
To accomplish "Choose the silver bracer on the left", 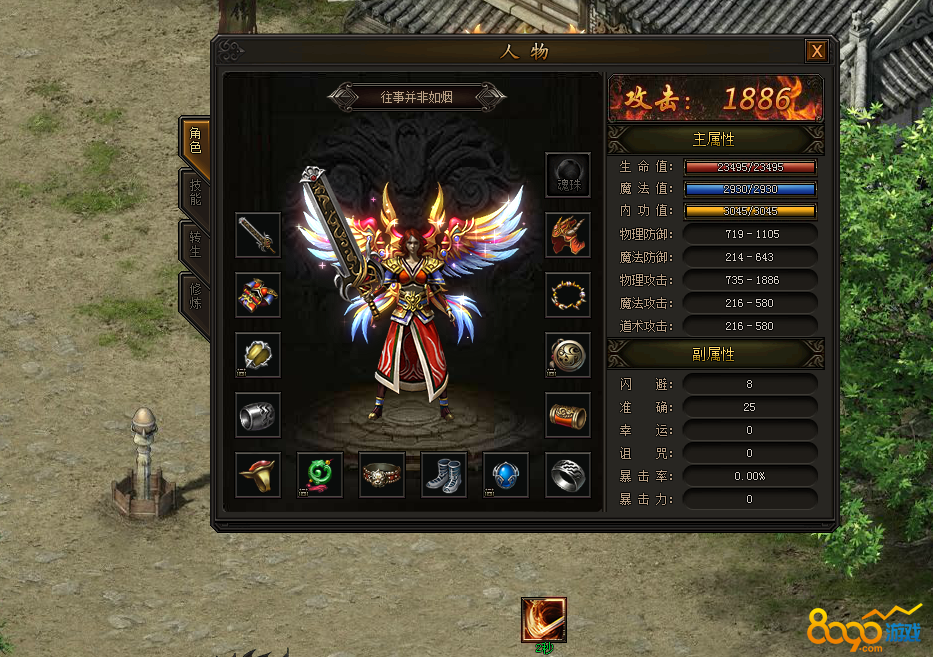I will click(x=258, y=415).
